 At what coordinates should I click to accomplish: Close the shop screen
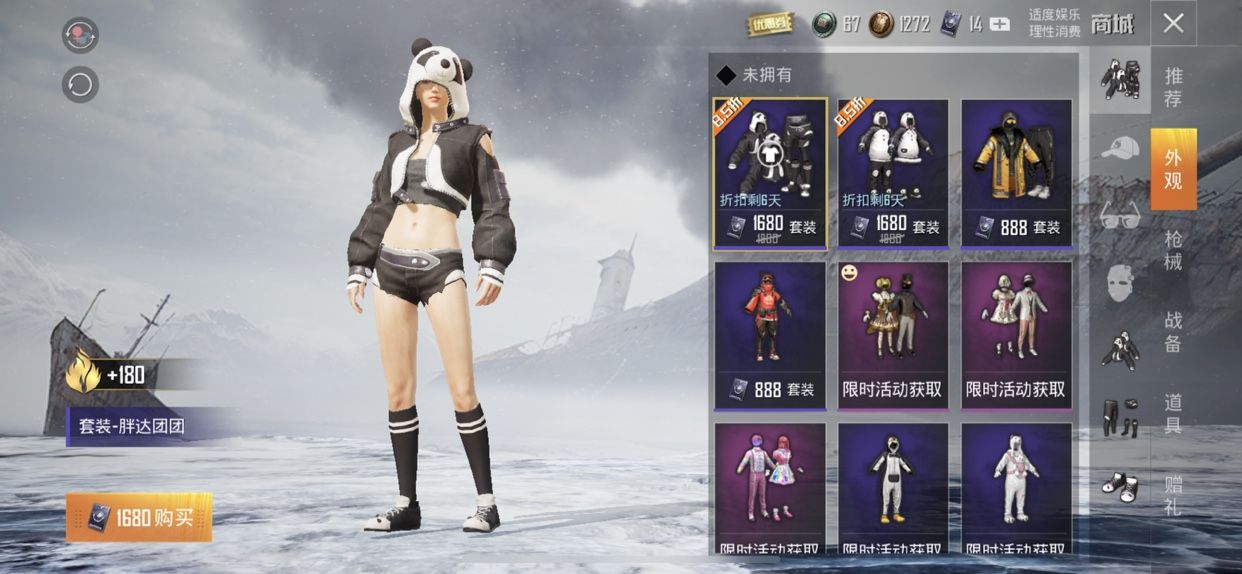coord(1173,24)
